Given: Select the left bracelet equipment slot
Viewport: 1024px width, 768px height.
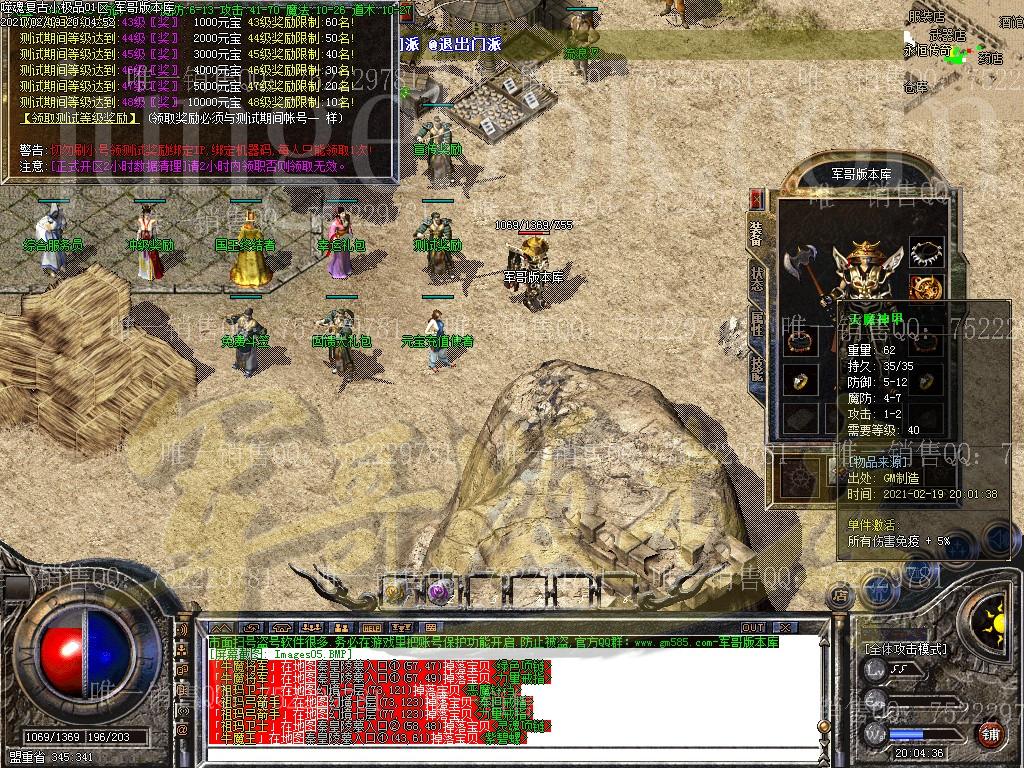Looking at the screenshot, I should (800, 340).
